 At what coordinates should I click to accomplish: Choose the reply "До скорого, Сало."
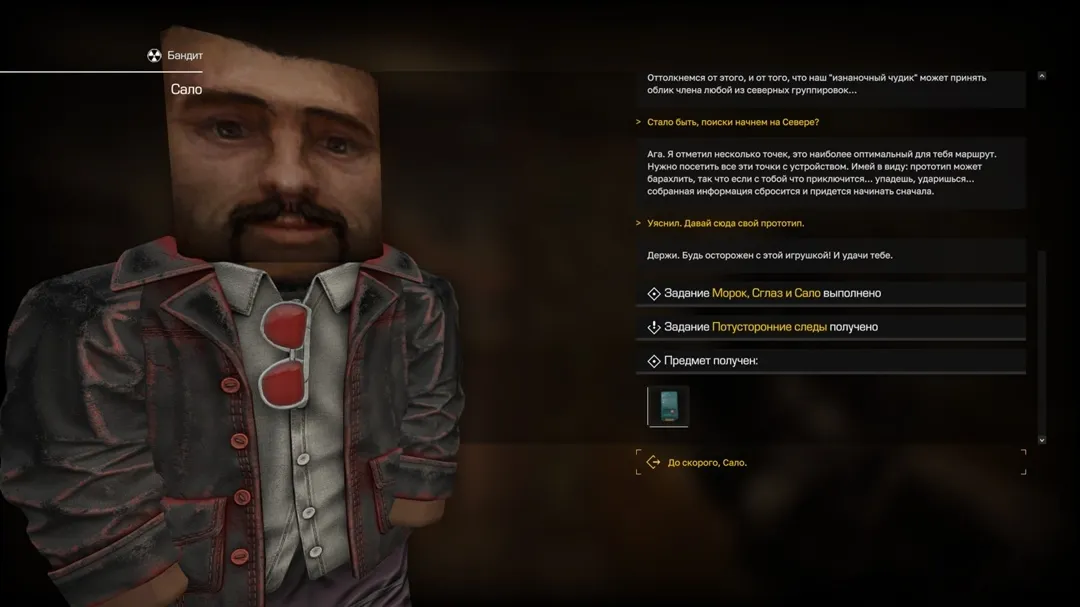707,463
